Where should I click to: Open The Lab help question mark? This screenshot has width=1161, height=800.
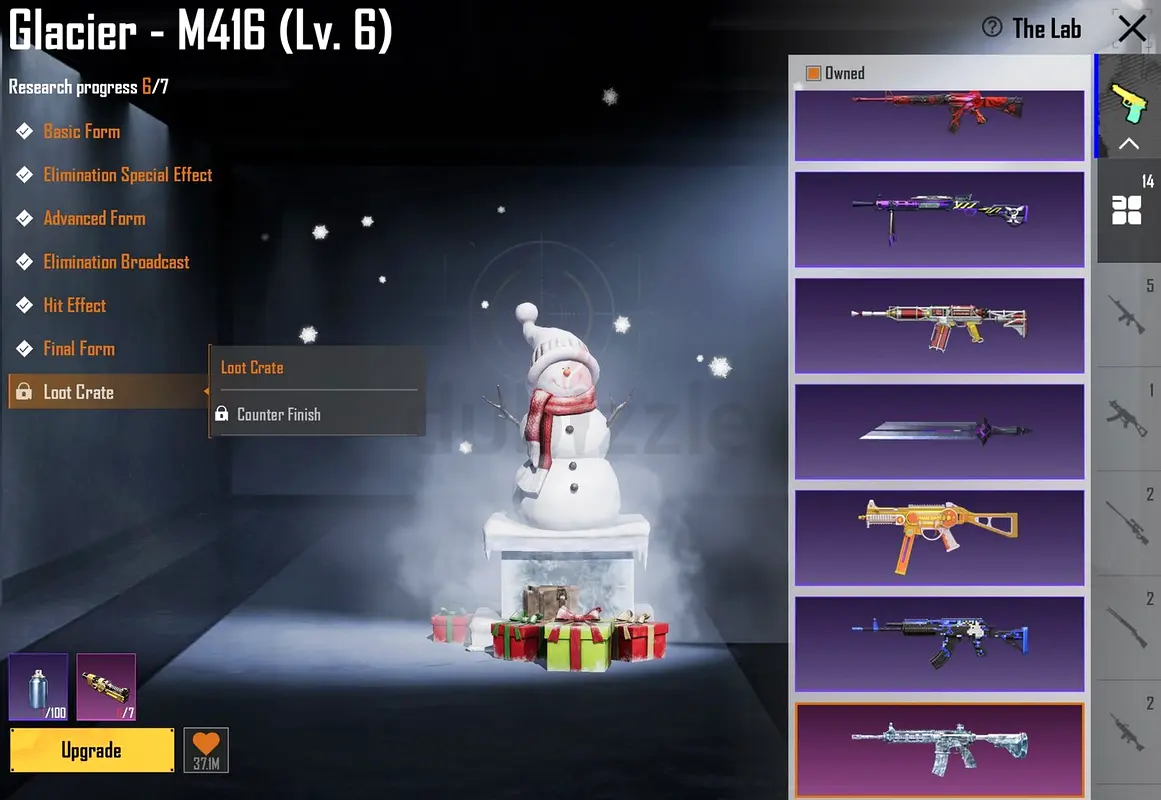pos(992,28)
